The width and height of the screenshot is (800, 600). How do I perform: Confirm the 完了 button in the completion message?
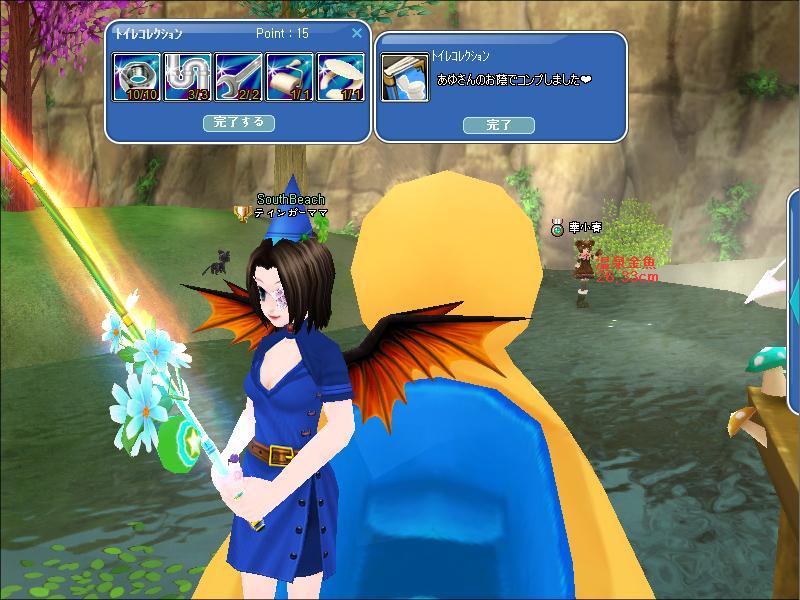coord(498,125)
